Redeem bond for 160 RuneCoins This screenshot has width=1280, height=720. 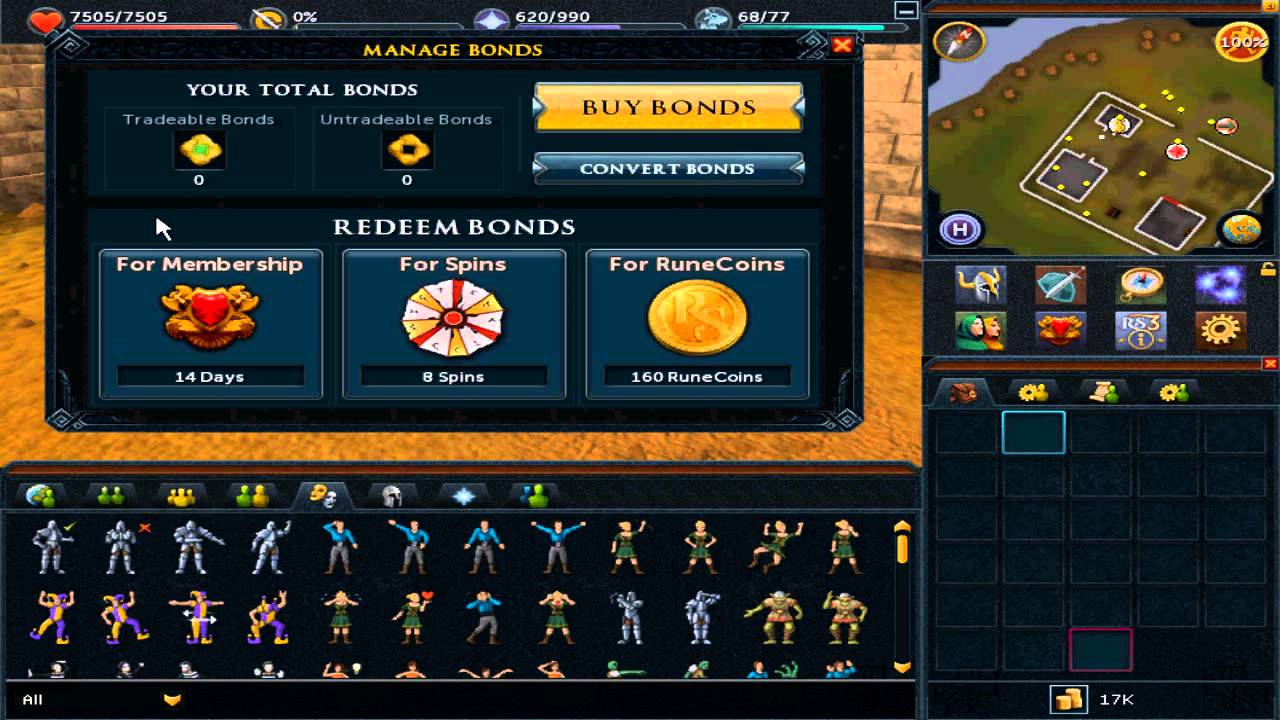(x=697, y=324)
